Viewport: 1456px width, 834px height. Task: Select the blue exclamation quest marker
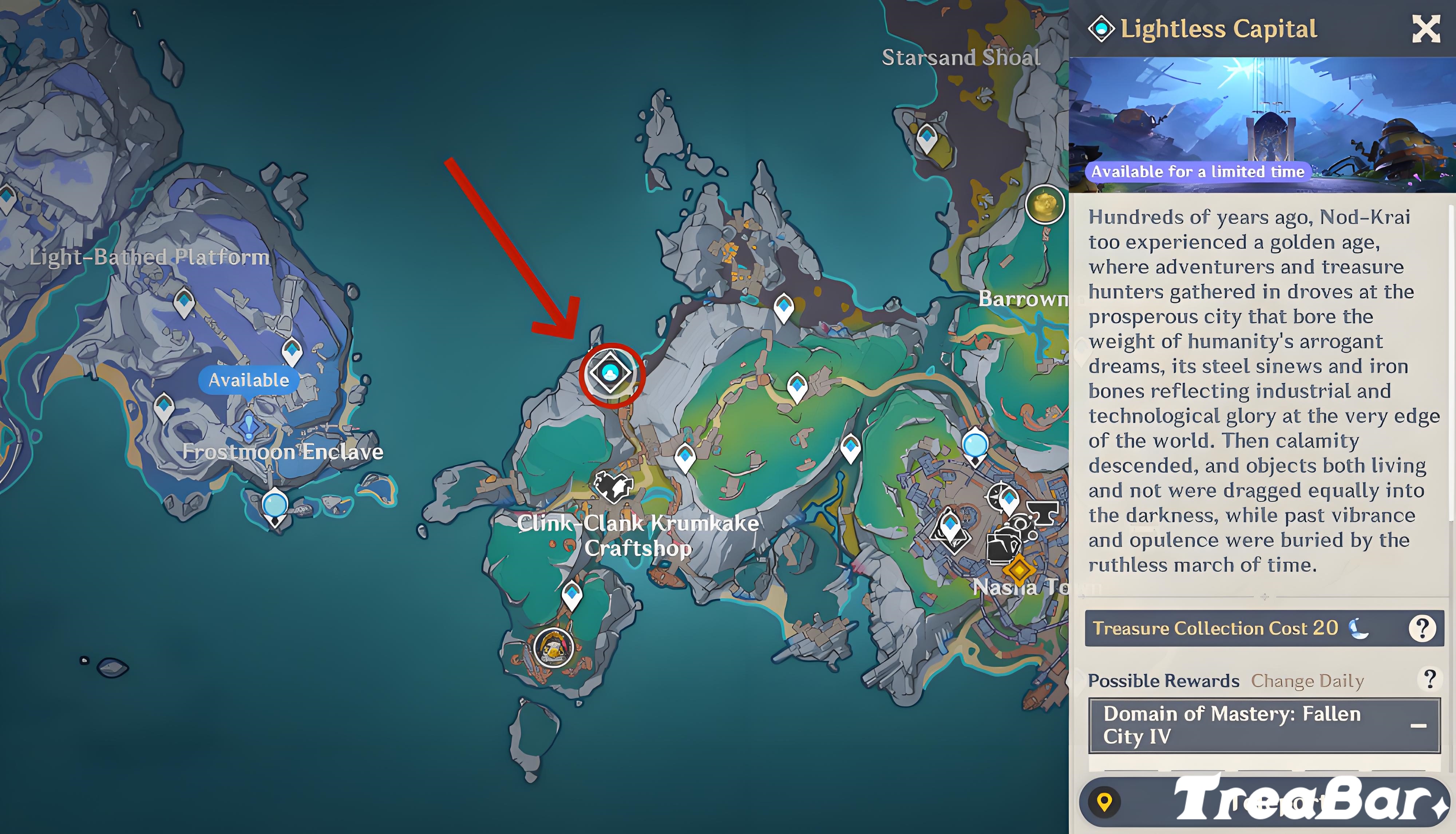pyautogui.click(x=249, y=426)
